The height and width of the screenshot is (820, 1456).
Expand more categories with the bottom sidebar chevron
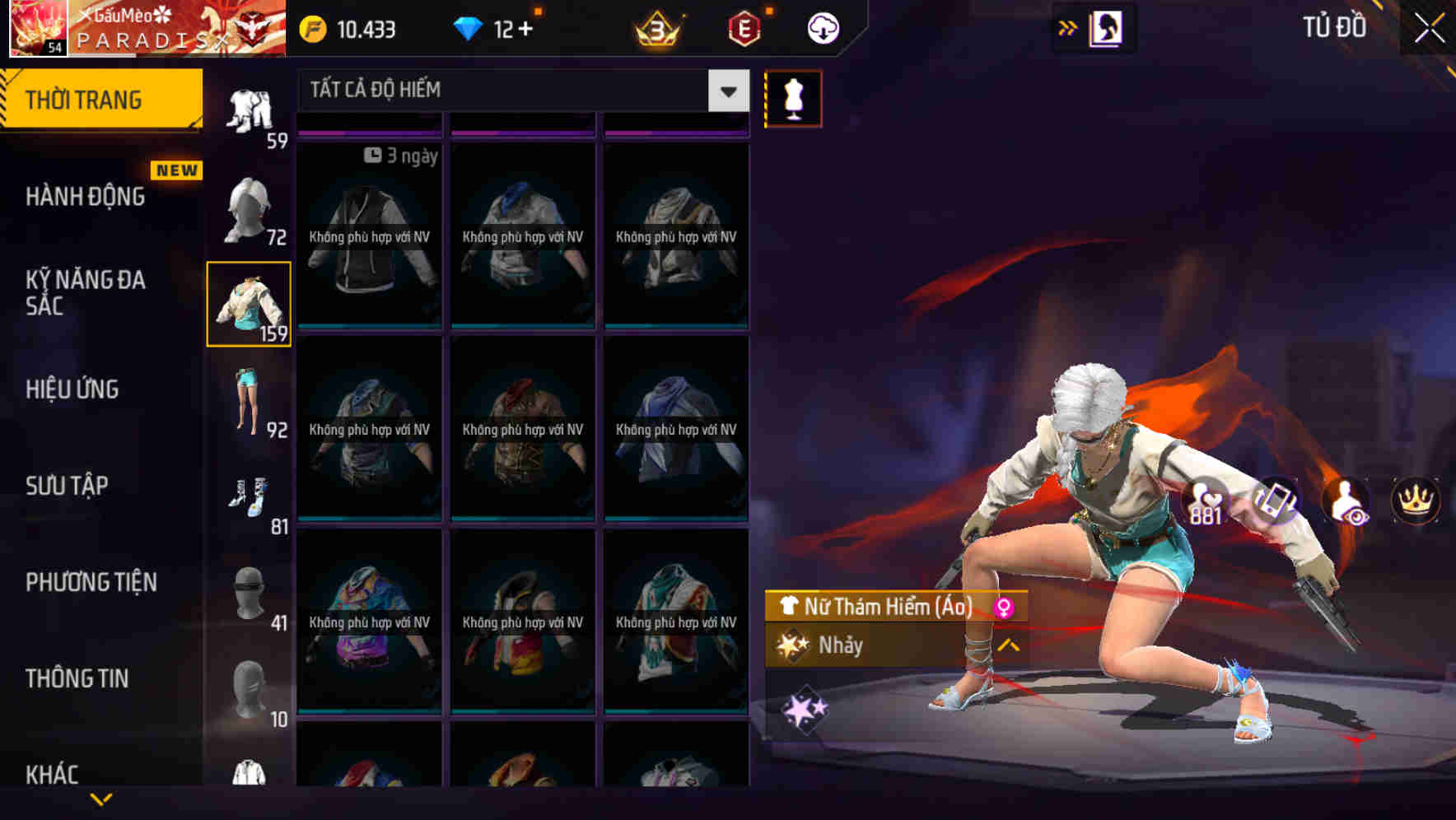coord(101,797)
